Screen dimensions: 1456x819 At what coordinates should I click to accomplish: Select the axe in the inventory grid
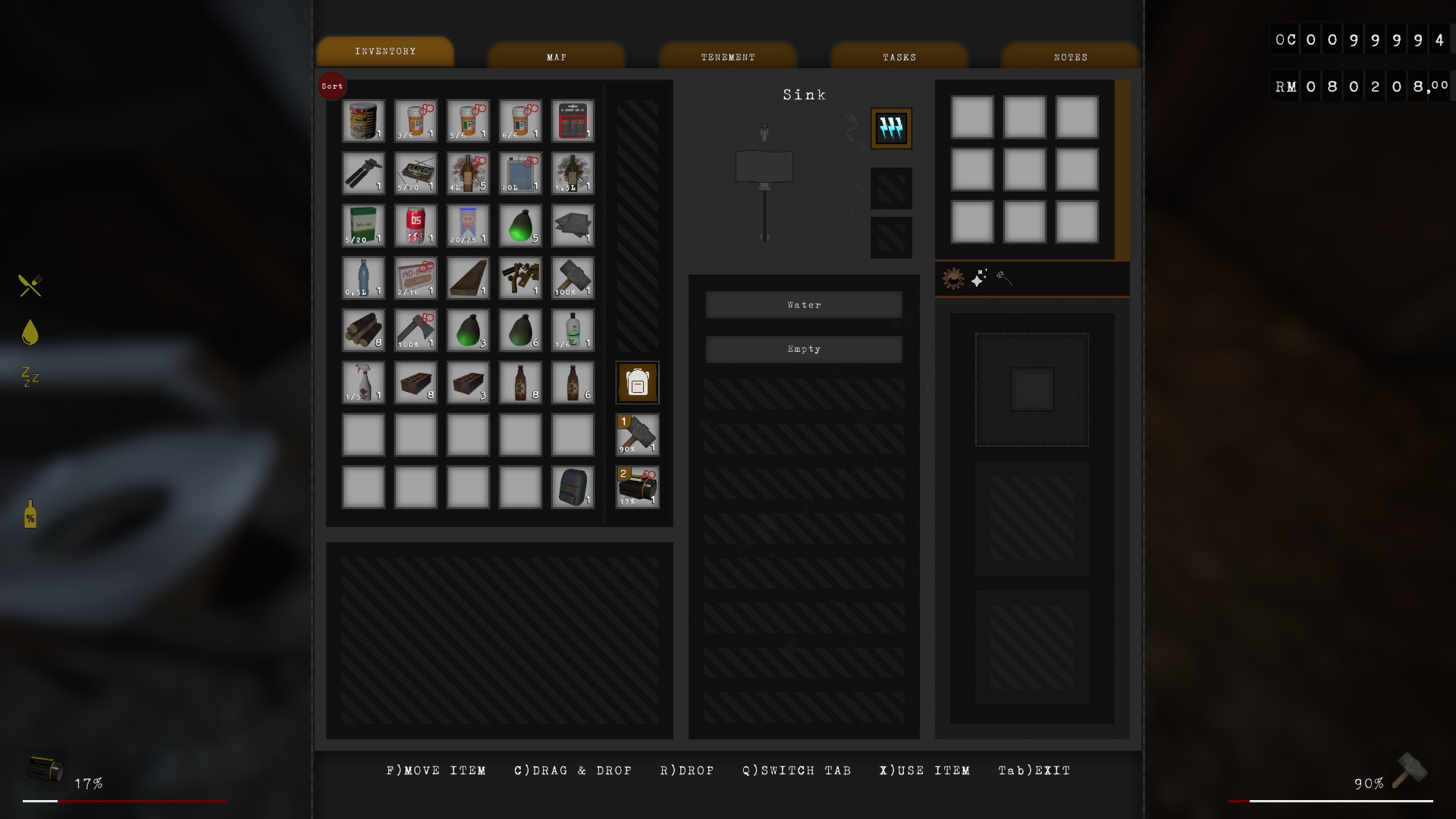(x=416, y=330)
